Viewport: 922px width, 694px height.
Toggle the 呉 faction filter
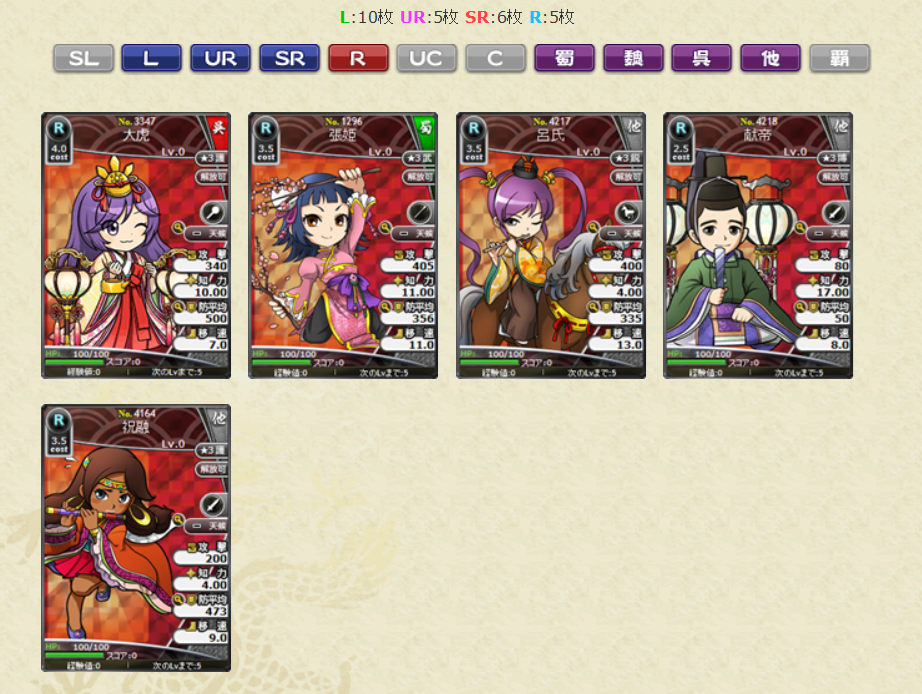702,59
